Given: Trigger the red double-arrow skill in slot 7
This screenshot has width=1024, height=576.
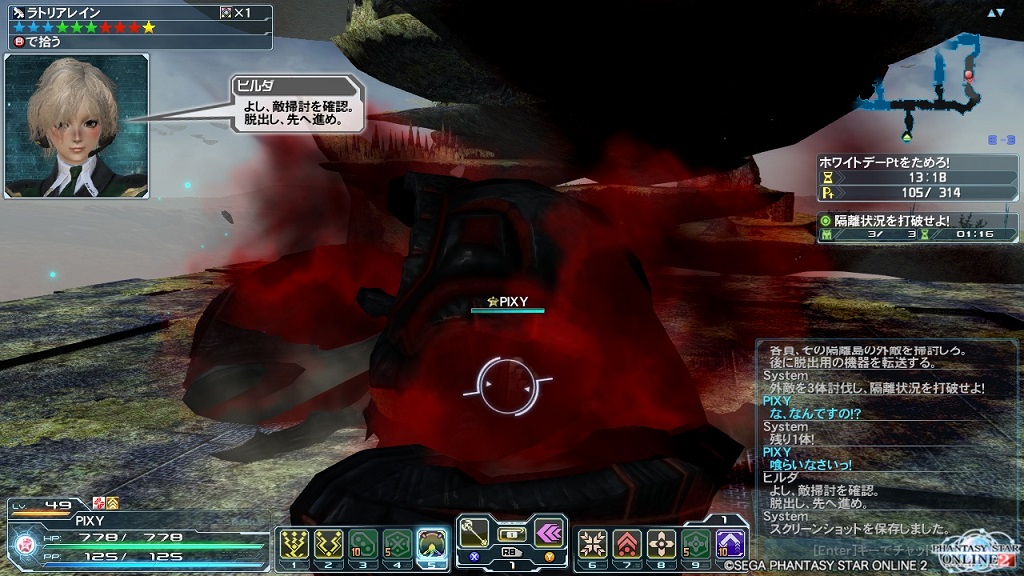Looking at the screenshot, I should pyautogui.click(x=626, y=542).
